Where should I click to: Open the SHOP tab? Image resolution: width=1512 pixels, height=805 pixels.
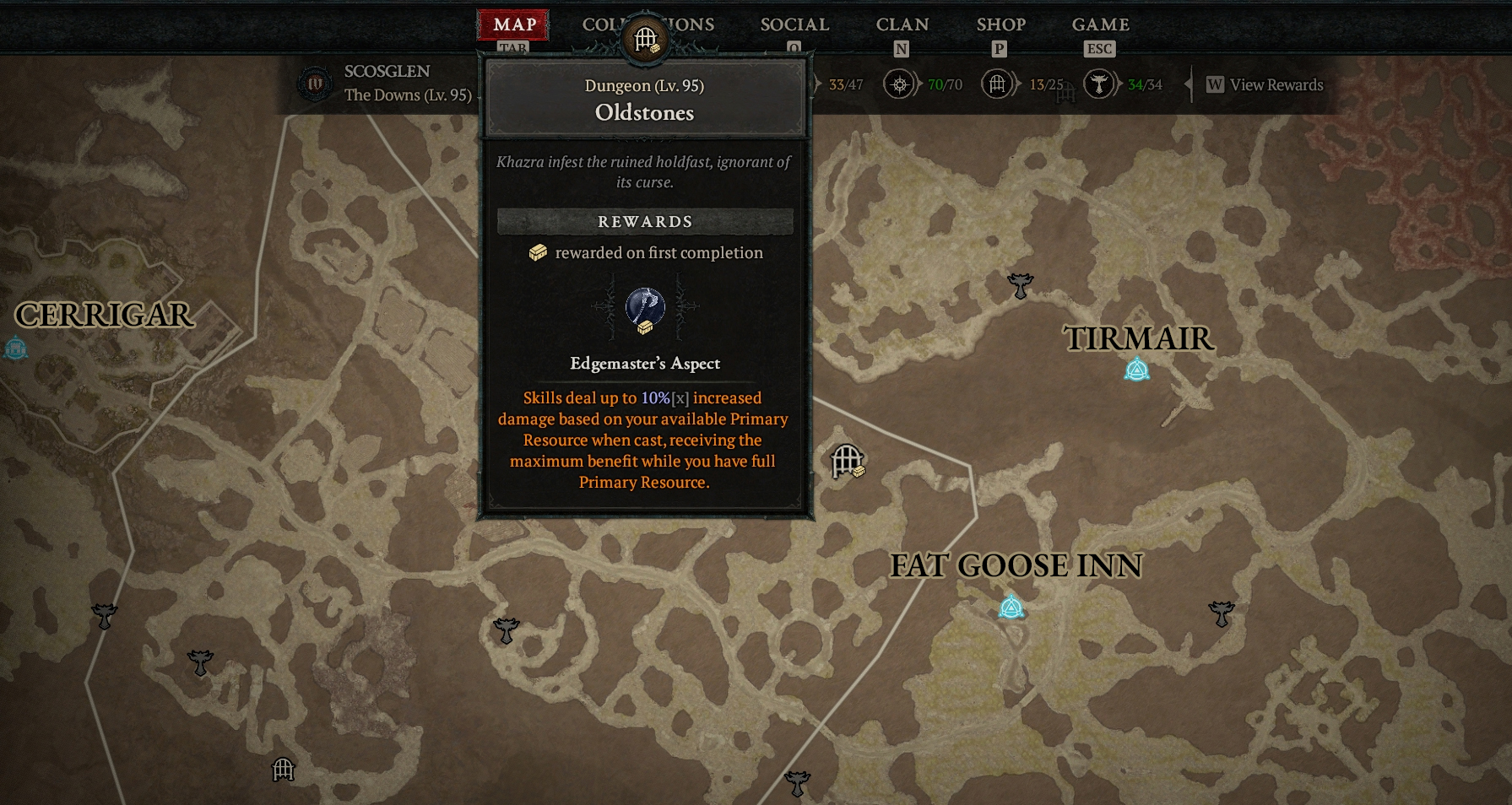click(x=1000, y=25)
